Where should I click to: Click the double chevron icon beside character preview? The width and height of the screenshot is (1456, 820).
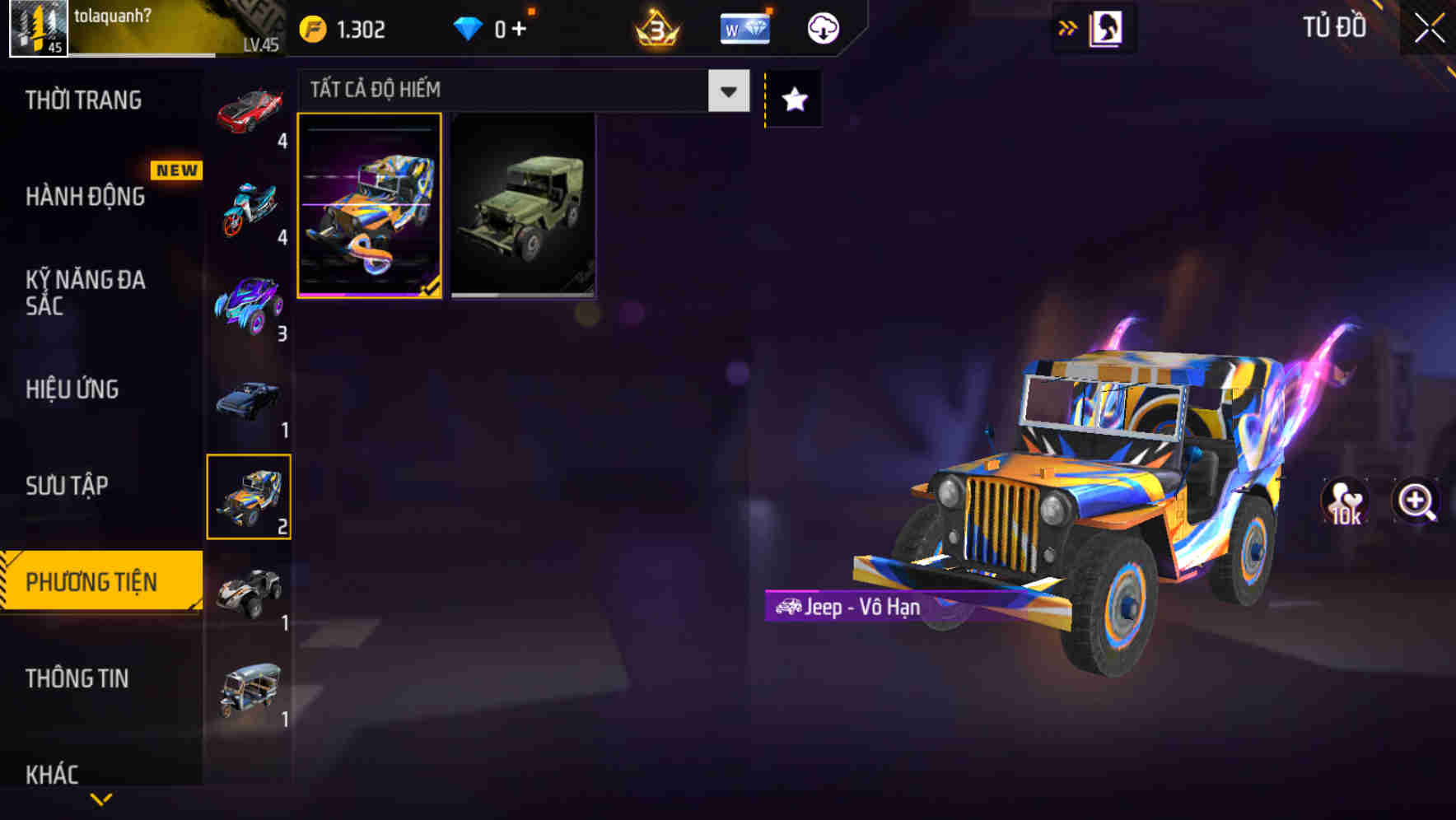click(1068, 26)
